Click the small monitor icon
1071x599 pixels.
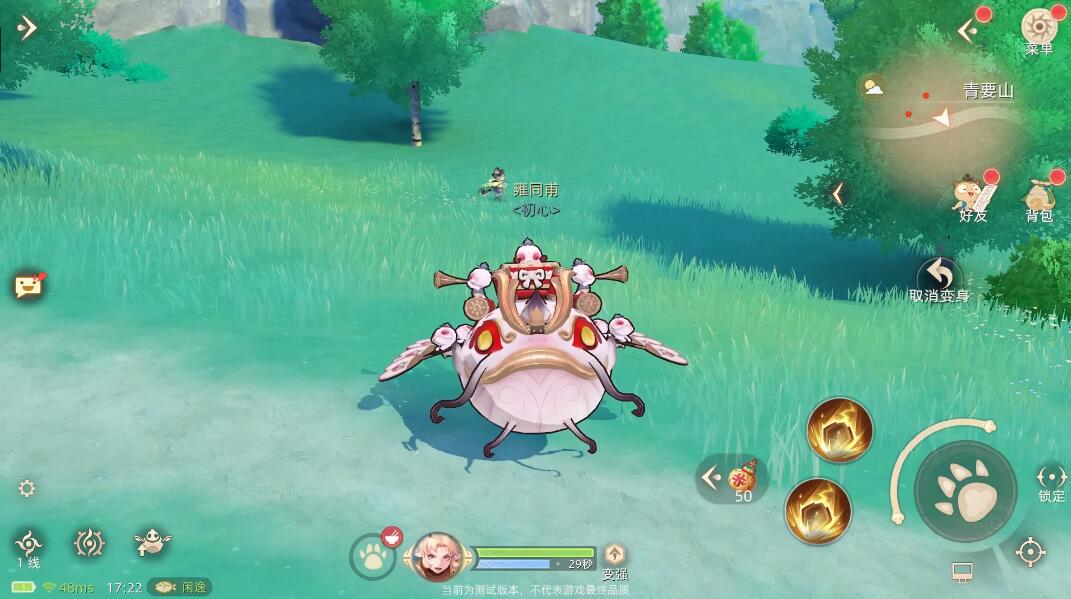[962, 572]
